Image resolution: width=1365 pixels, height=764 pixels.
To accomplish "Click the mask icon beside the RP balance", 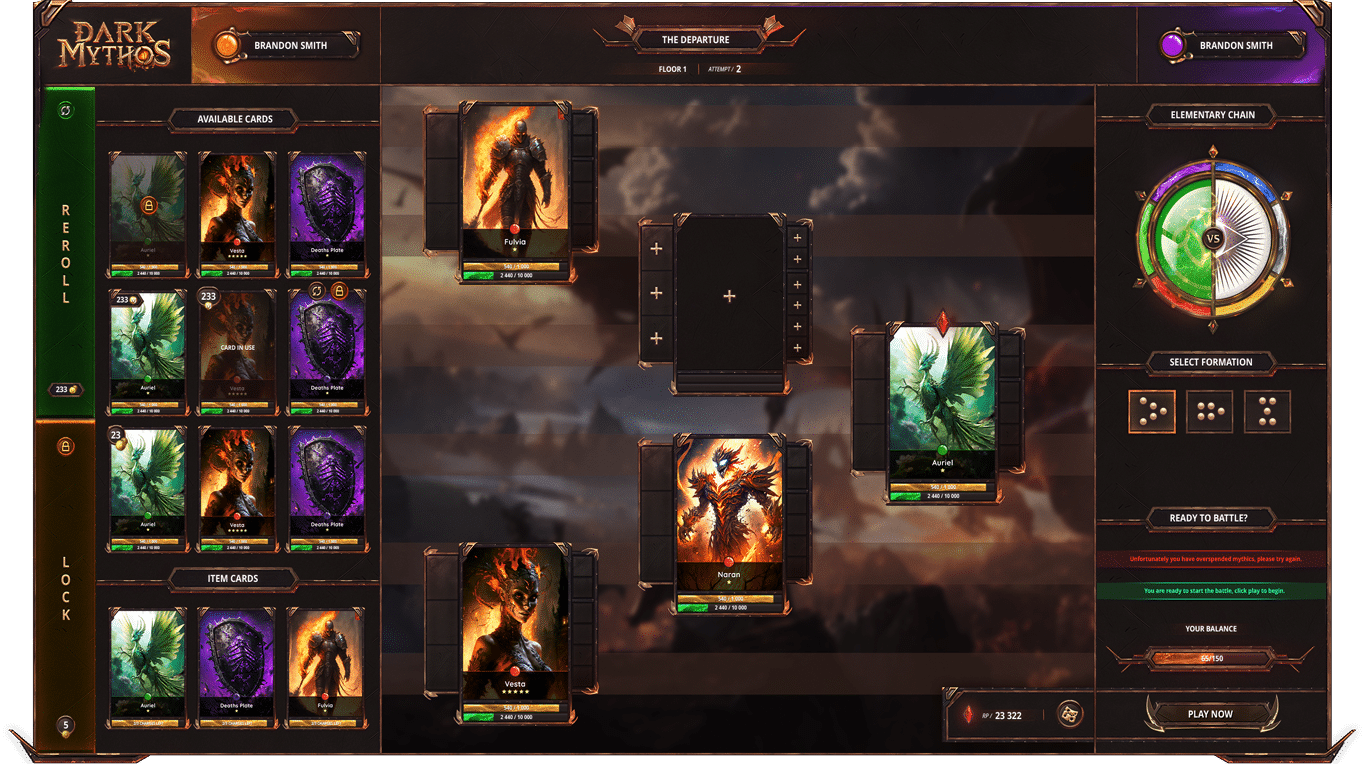I will point(1070,714).
